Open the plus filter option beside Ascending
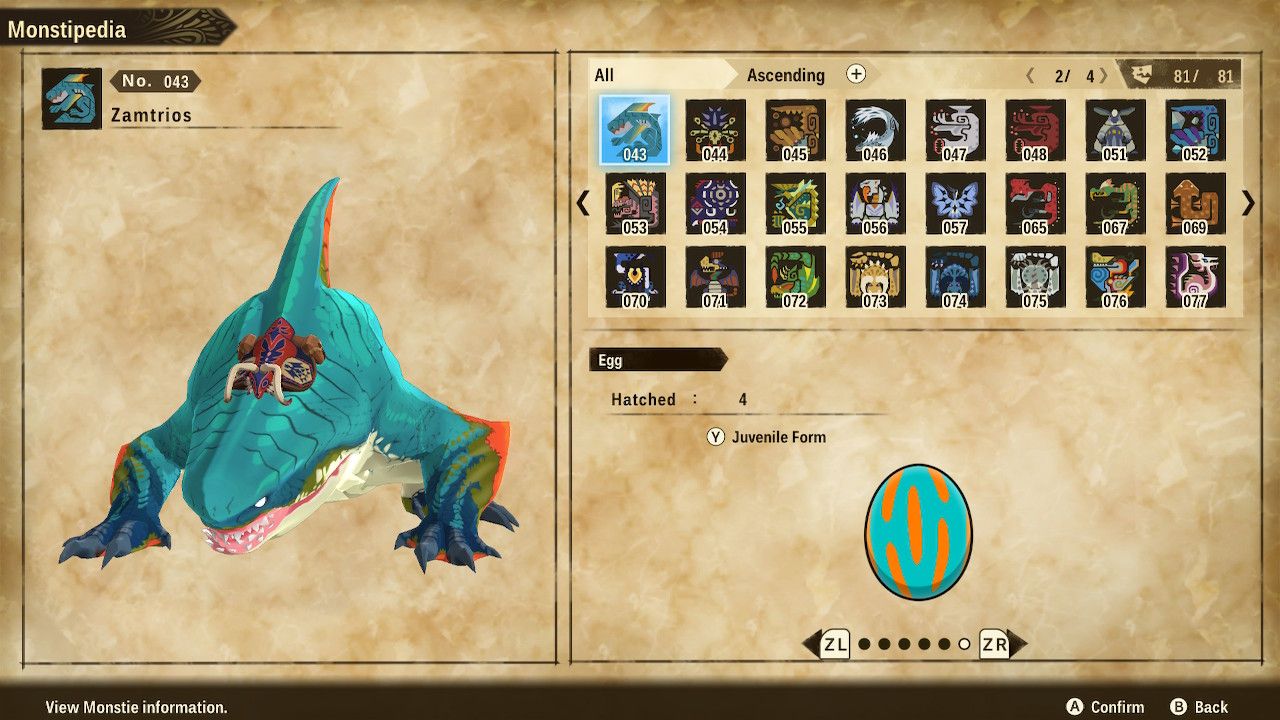 tap(857, 75)
